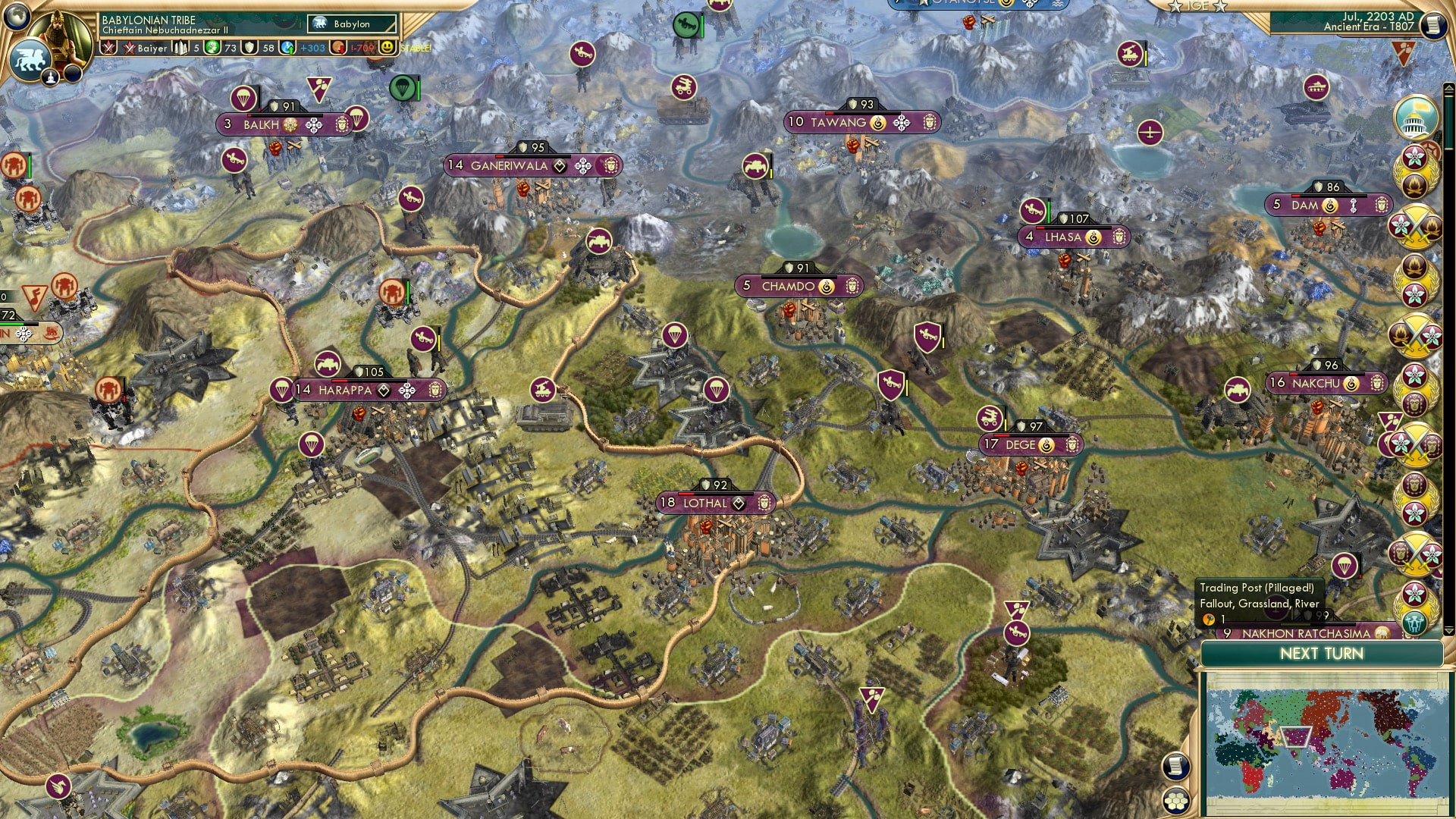Toggle the notification log scroll icon
Viewport: 1456px width, 819px height.
[1176, 767]
